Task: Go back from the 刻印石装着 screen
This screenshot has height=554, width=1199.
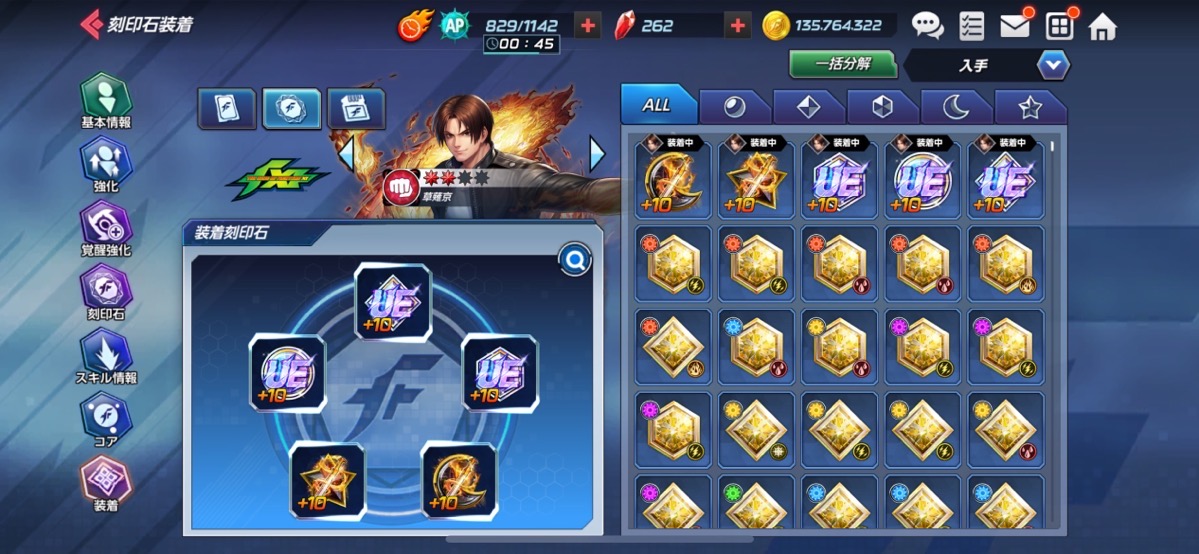Action: point(90,25)
